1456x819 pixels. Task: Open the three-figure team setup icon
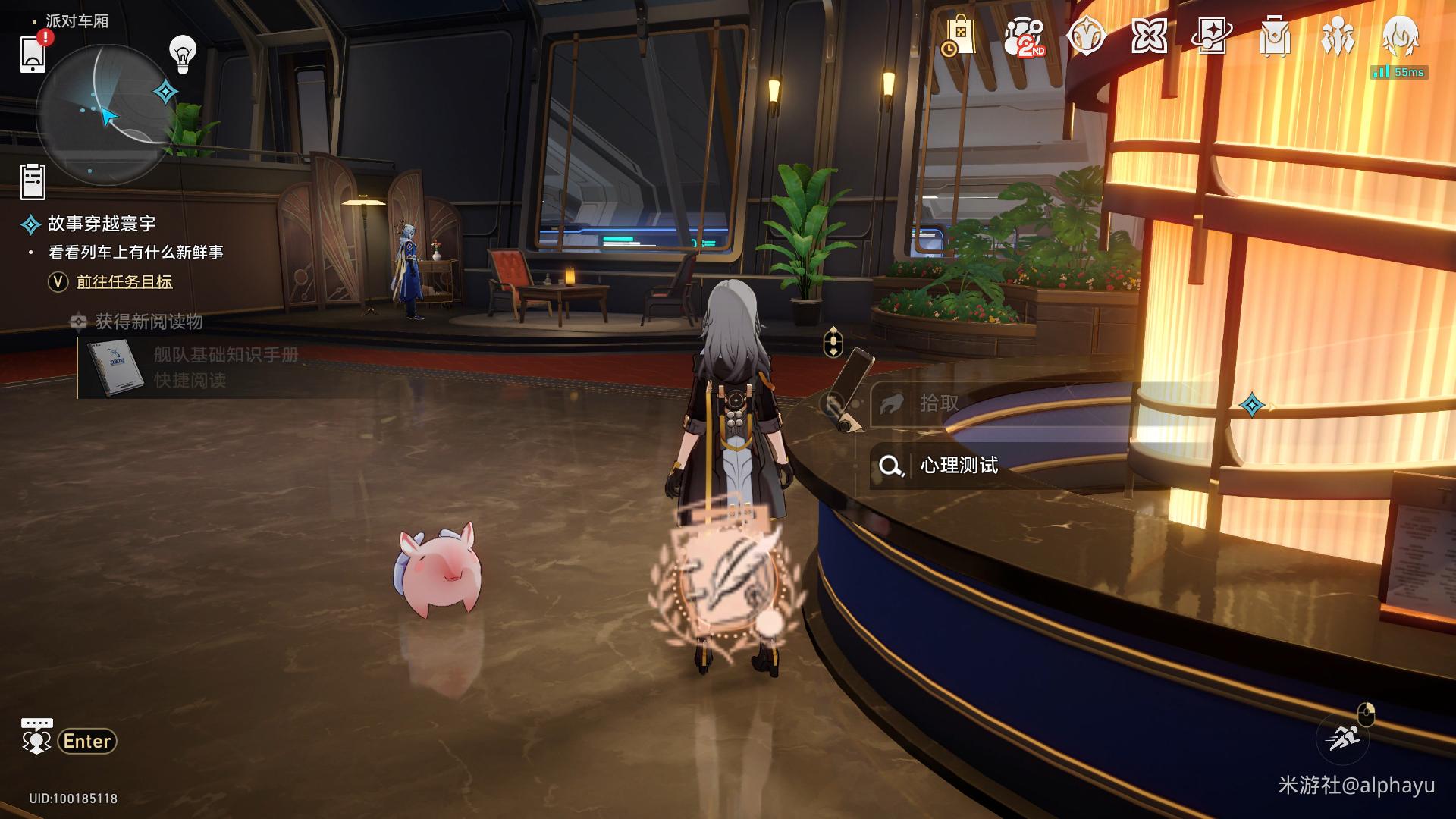[1336, 36]
